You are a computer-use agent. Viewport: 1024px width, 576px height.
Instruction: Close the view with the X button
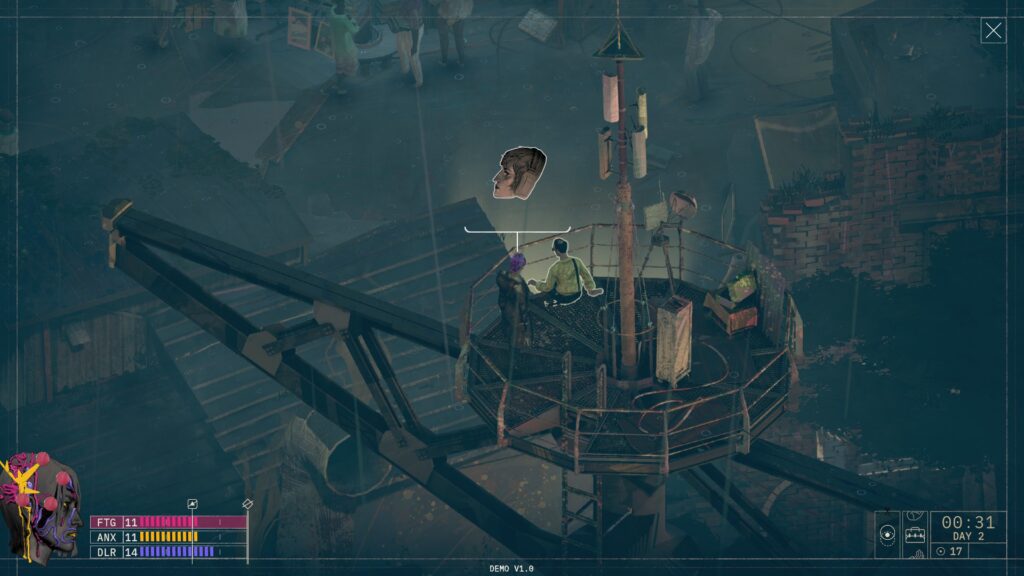coord(993,31)
